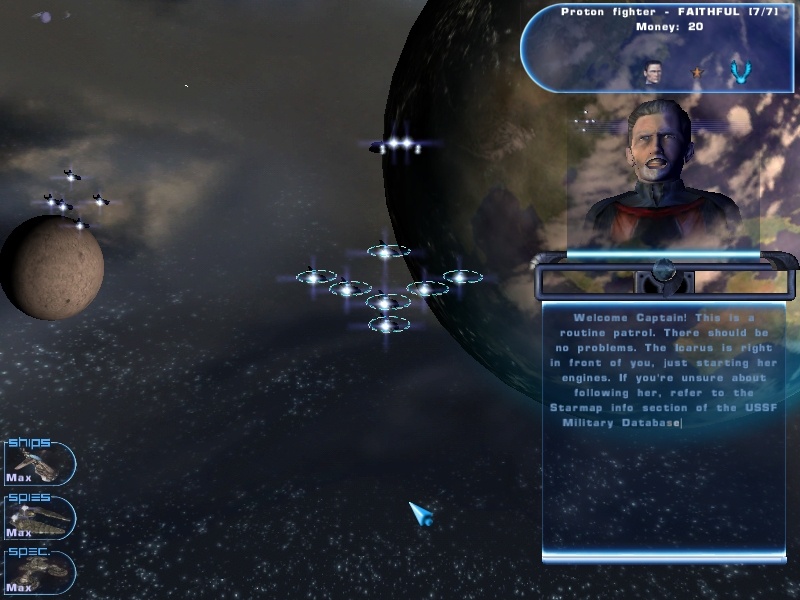
Task: Open the Spies panel
Action: 40,518
